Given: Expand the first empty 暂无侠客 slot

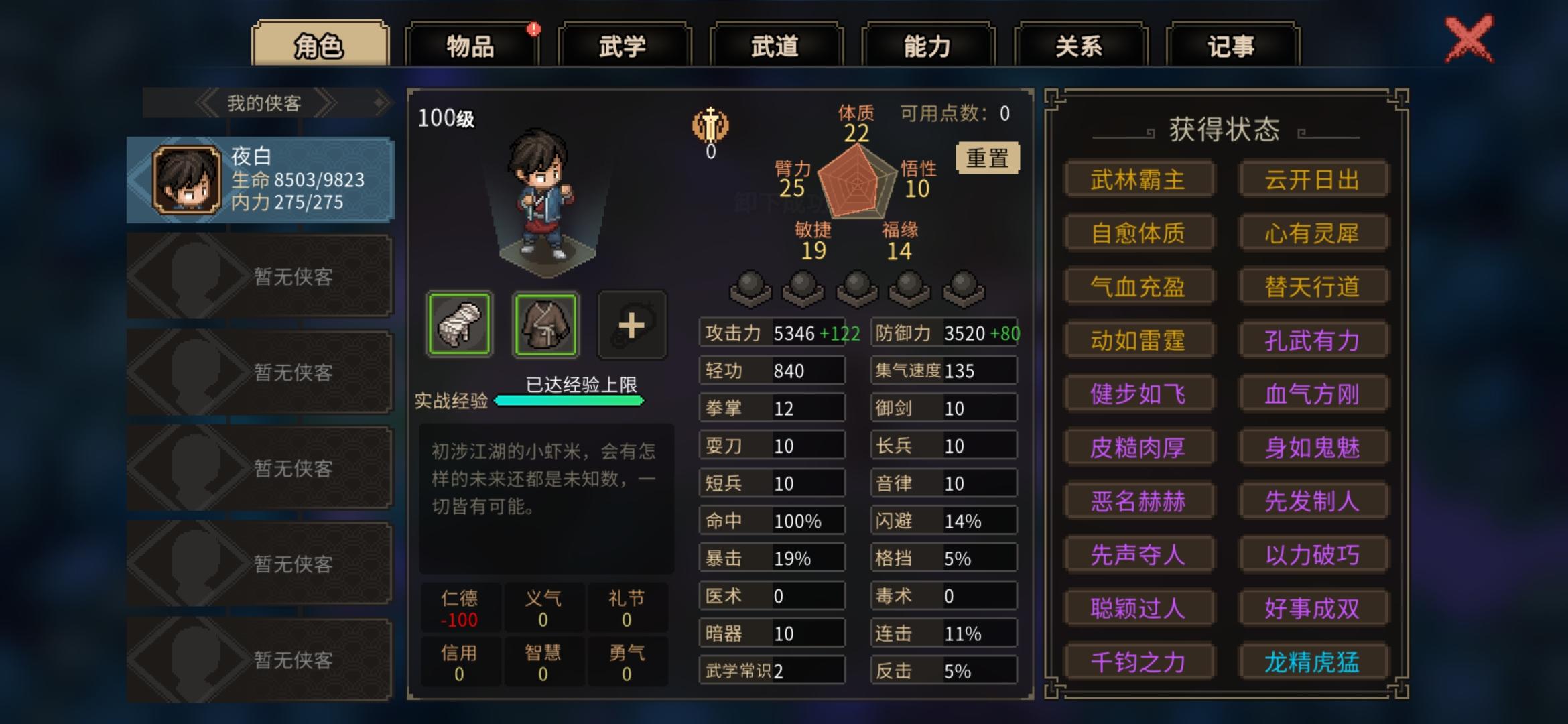Looking at the screenshot, I should (x=258, y=276).
